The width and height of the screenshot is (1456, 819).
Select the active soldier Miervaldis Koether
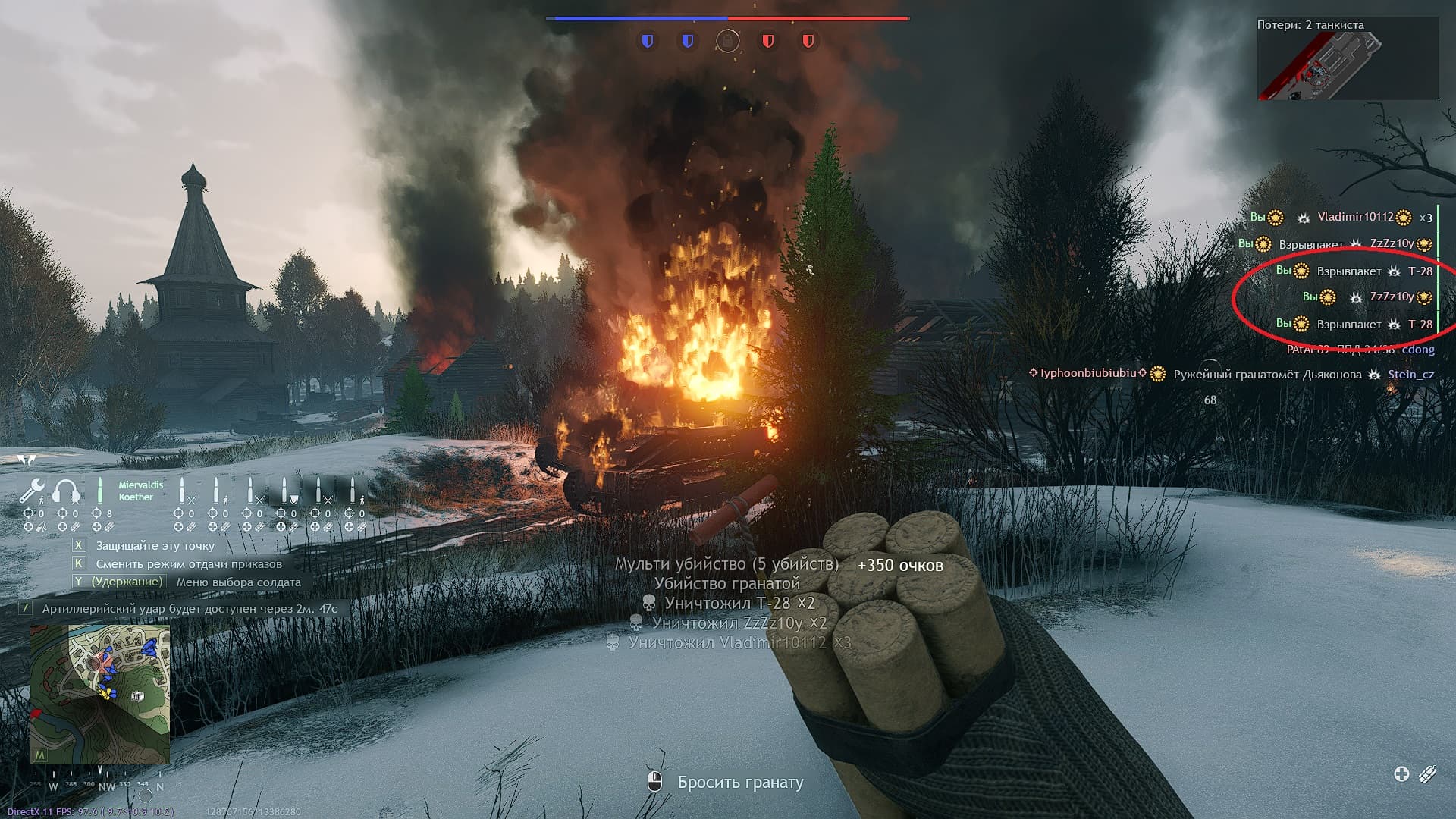pos(136,491)
